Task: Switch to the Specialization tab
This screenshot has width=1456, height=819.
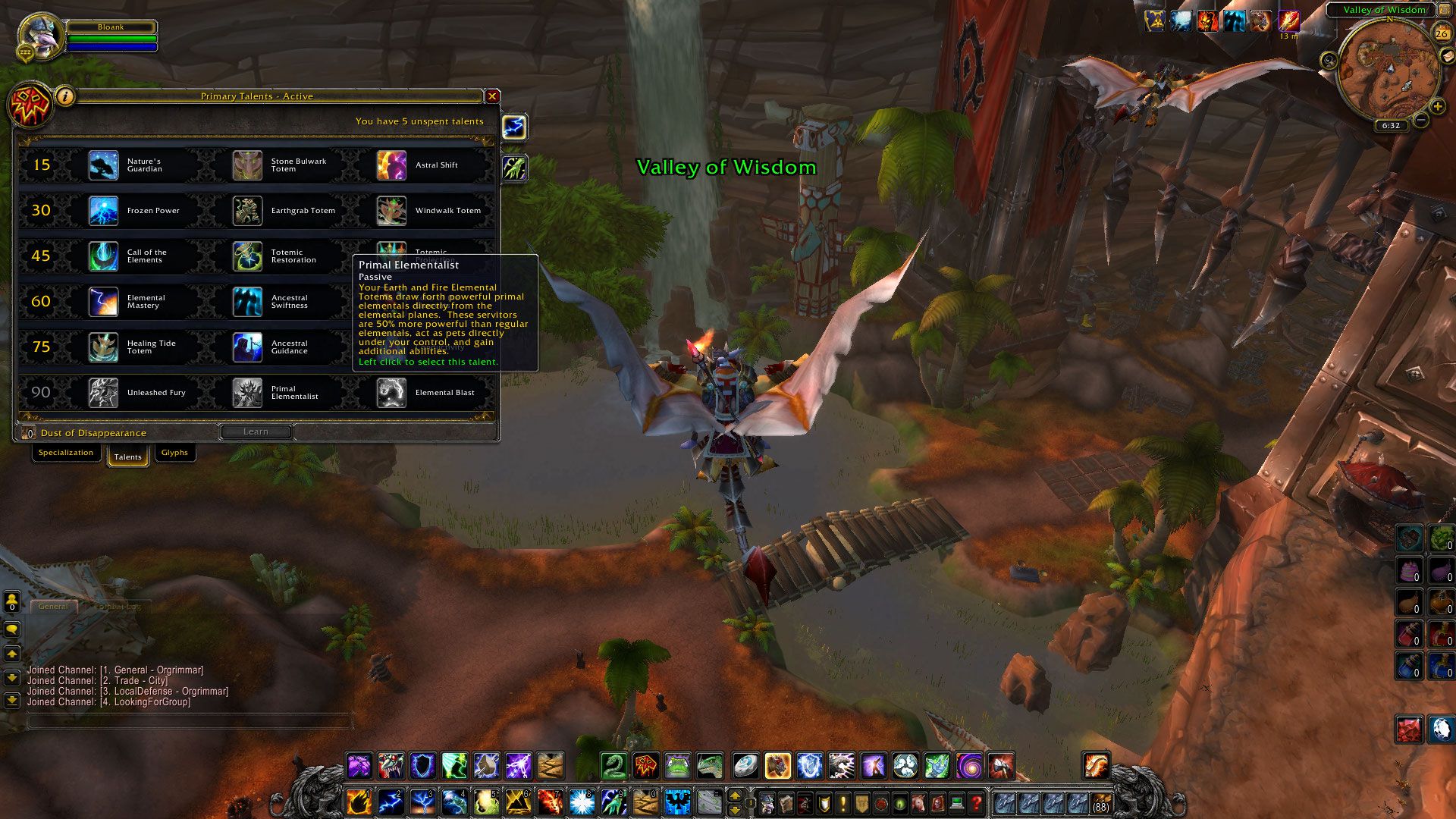Action: point(66,453)
